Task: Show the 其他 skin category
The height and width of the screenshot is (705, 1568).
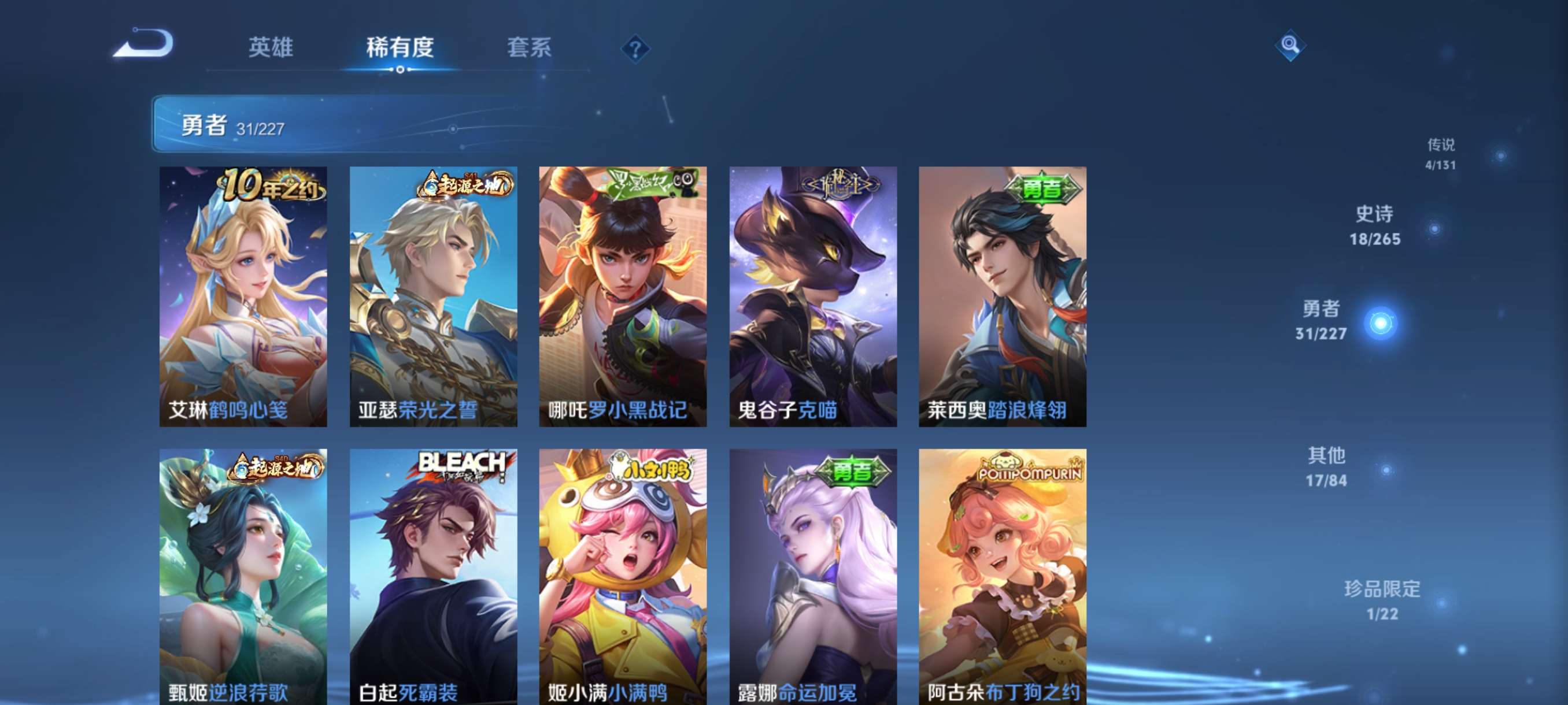Action: (x=1326, y=466)
